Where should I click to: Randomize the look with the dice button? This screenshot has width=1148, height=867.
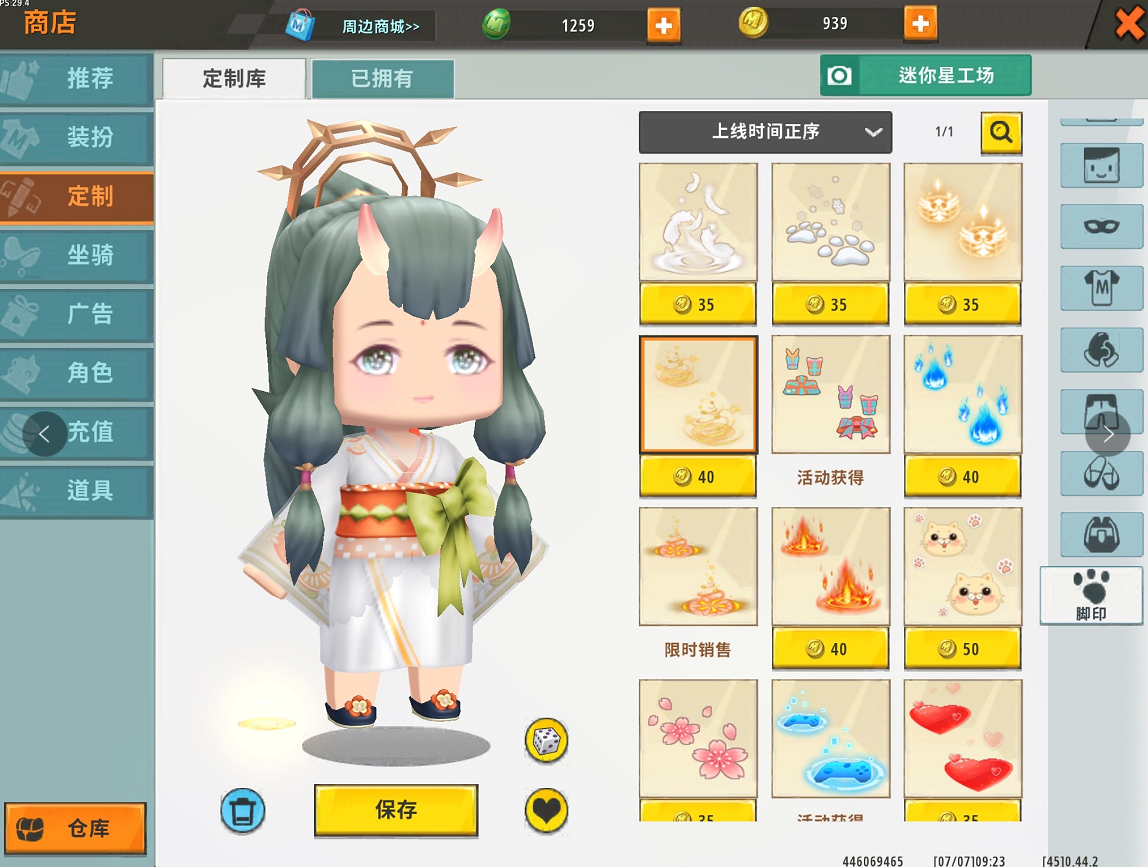pyautogui.click(x=546, y=741)
